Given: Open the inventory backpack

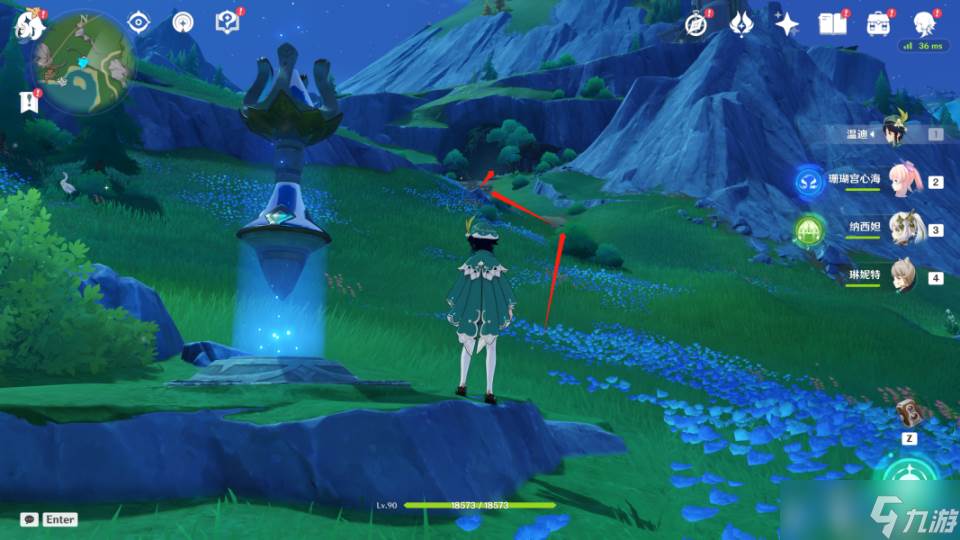Looking at the screenshot, I should tap(878, 24).
